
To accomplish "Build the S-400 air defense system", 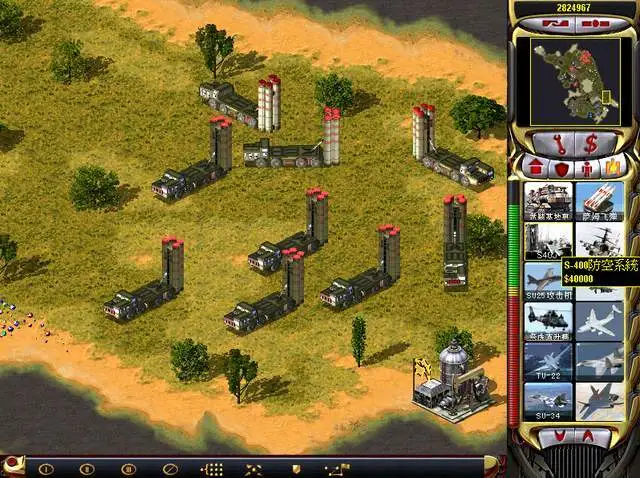I will pyautogui.click(x=548, y=240).
